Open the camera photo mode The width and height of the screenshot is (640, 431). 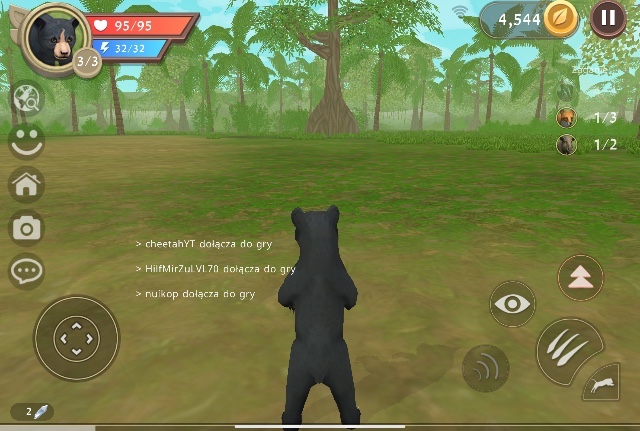pyautogui.click(x=26, y=227)
